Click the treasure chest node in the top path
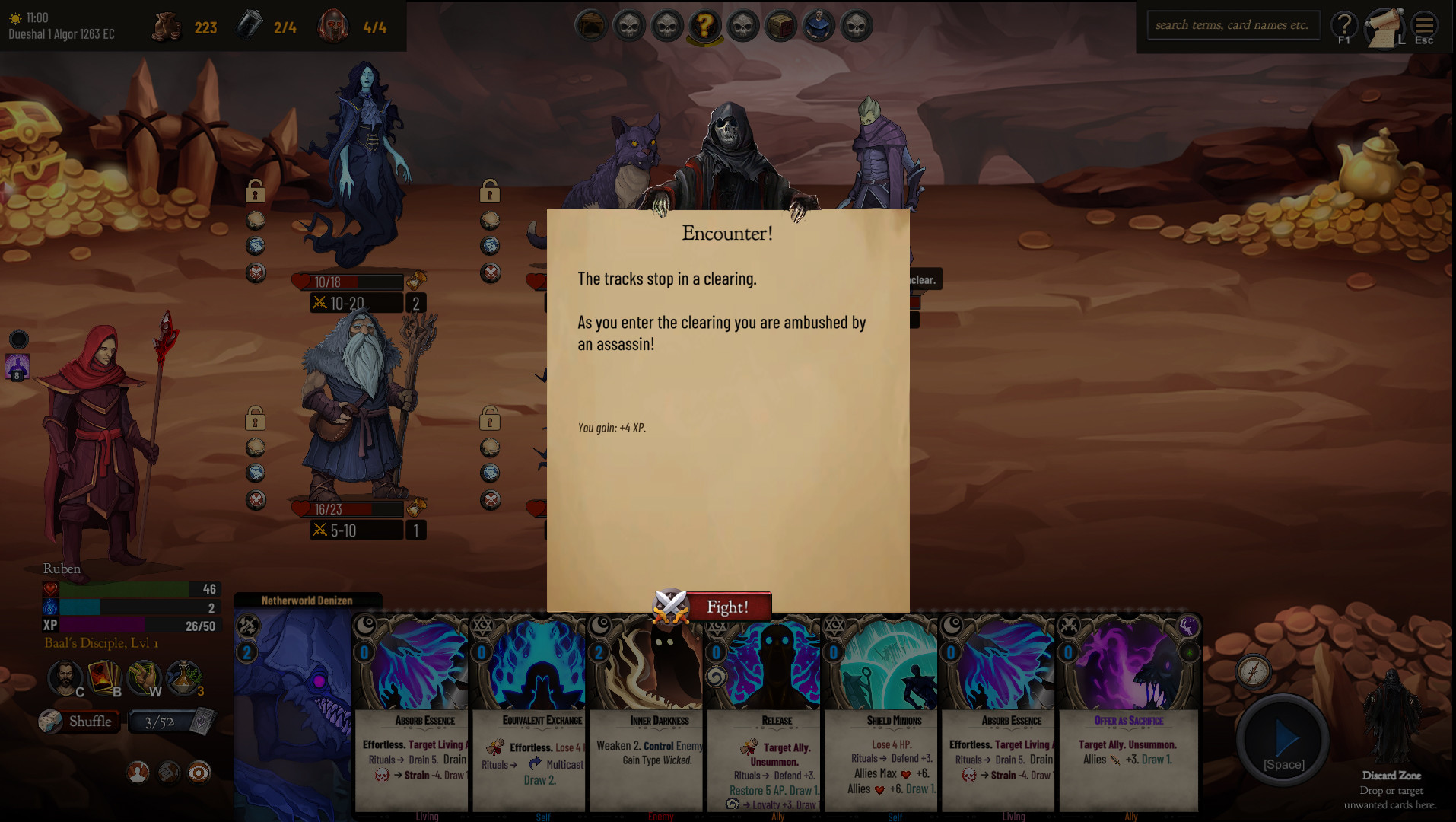Image resolution: width=1456 pixels, height=822 pixels. (x=781, y=25)
